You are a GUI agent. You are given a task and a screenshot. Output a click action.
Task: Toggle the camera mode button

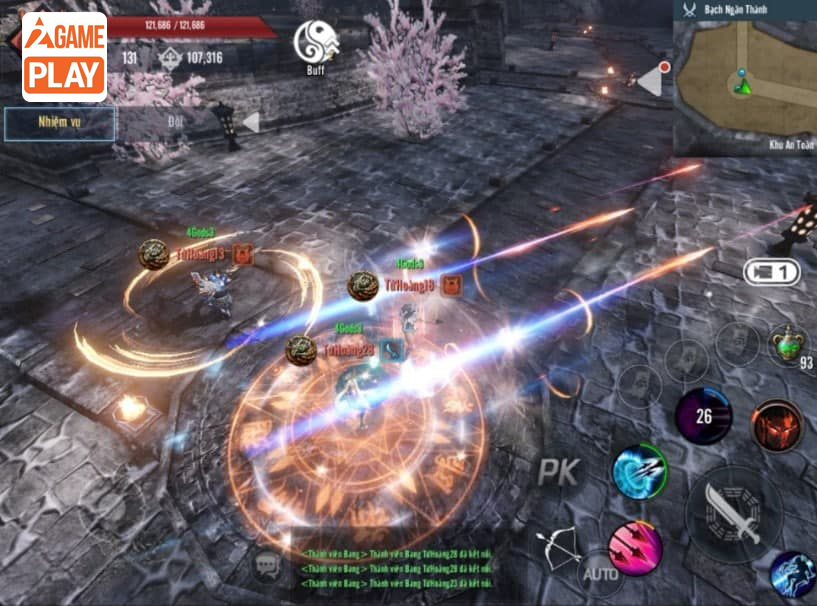[771, 271]
